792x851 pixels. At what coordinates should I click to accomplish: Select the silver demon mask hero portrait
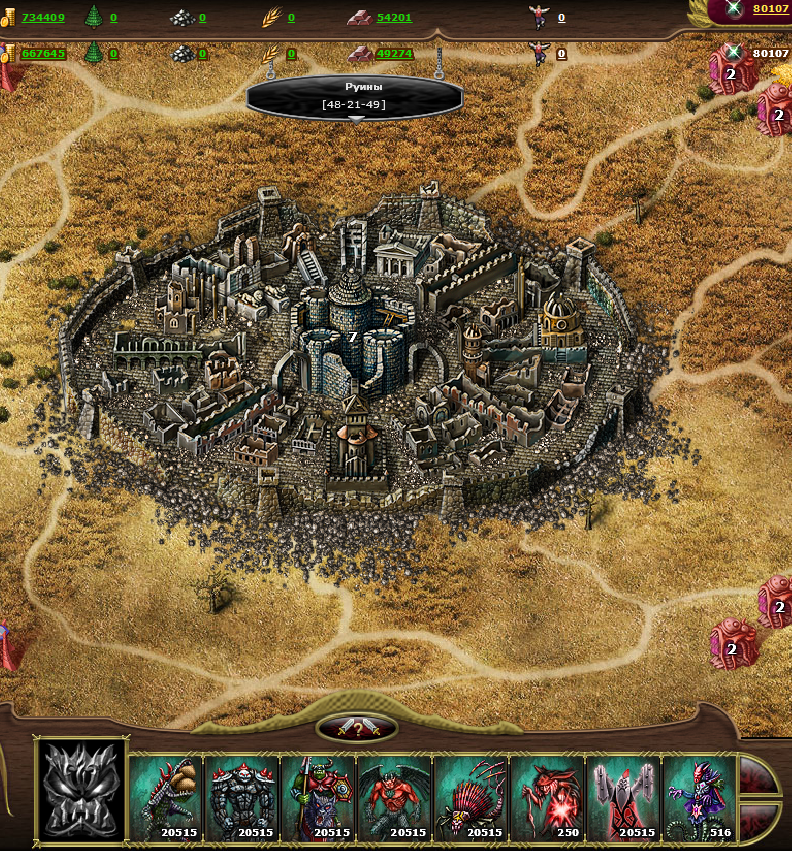click(x=81, y=791)
